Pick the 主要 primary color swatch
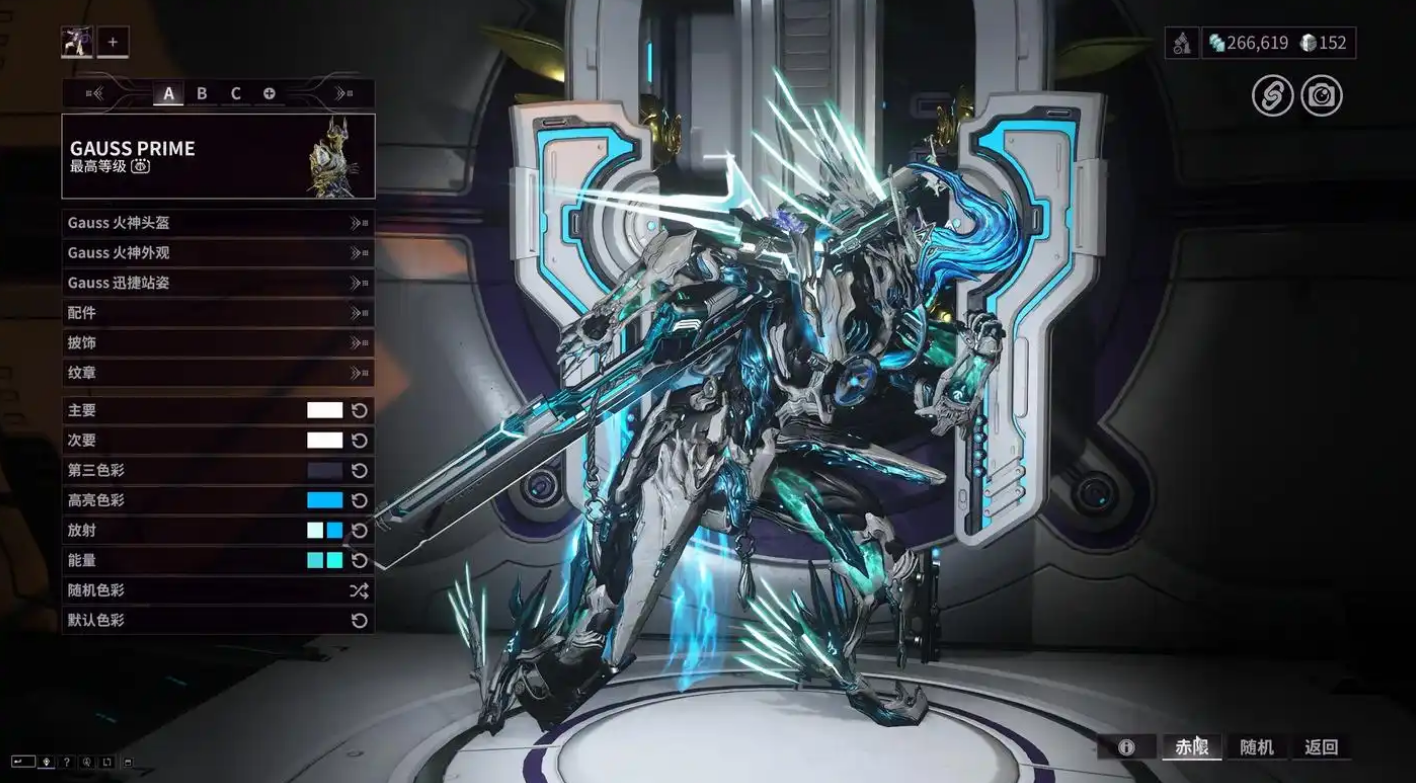The width and height of the screenshot is (1416, 783). (x=324, y=410)
